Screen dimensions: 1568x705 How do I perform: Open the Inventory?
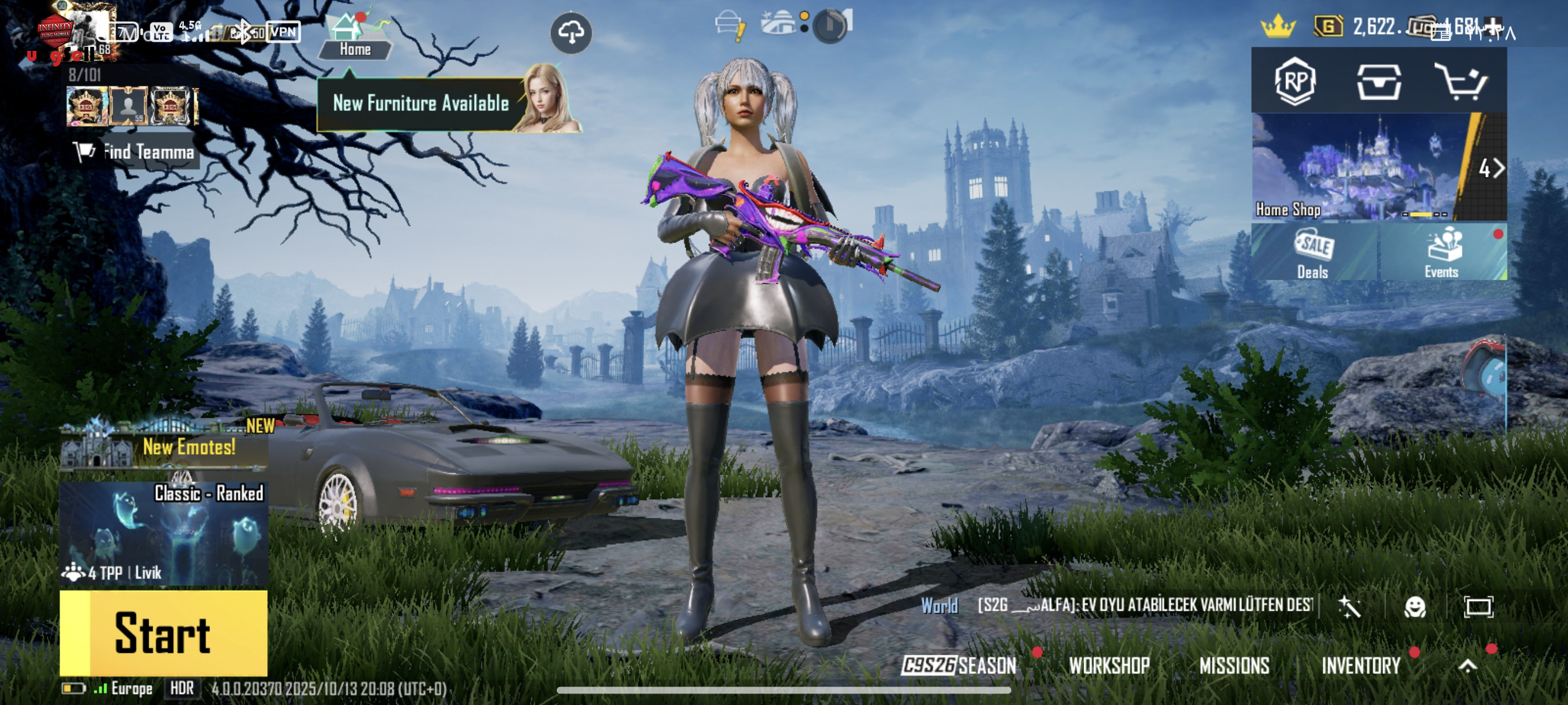pos(1361,666)
